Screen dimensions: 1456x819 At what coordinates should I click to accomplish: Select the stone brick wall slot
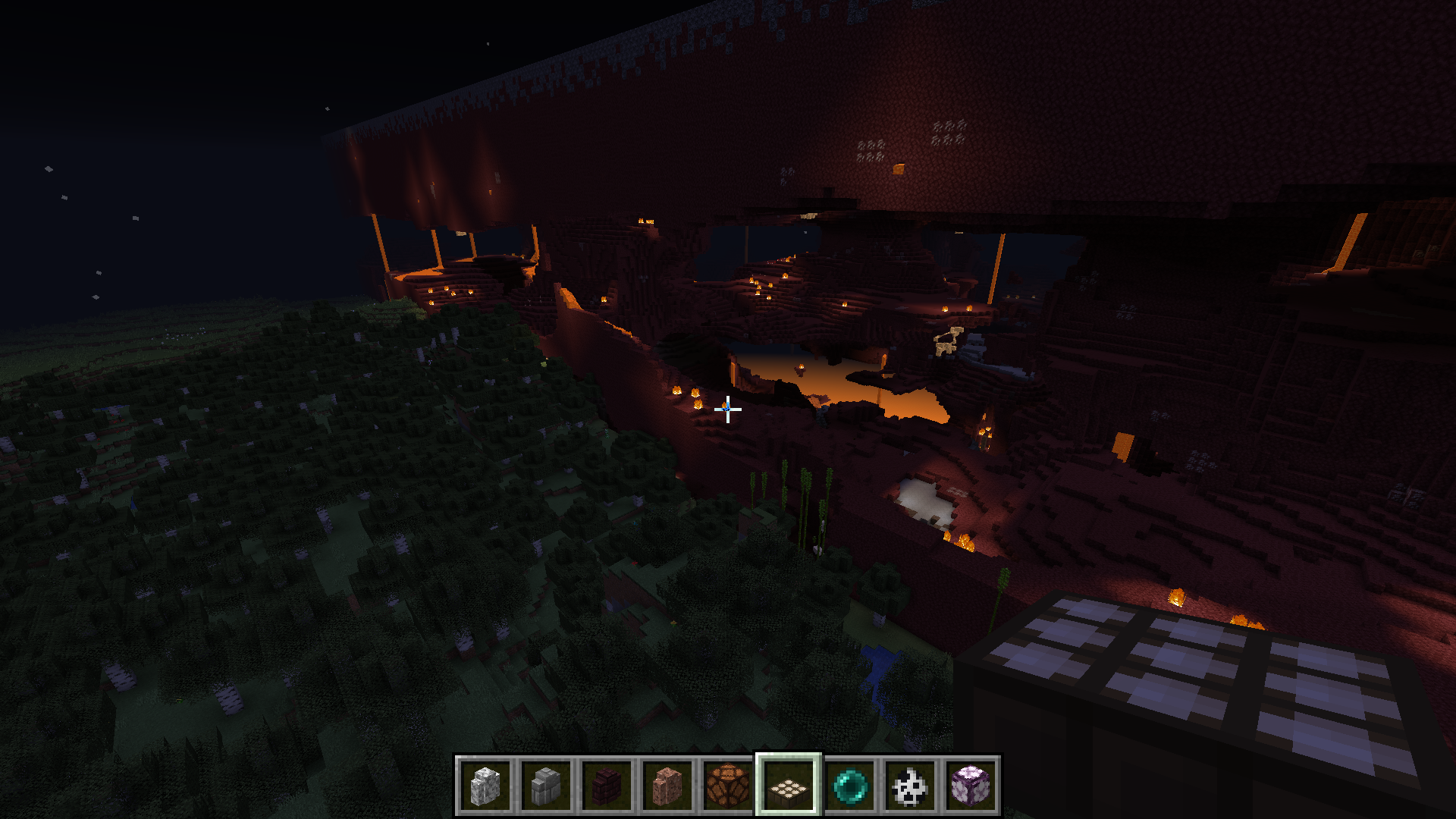(546, 786)
